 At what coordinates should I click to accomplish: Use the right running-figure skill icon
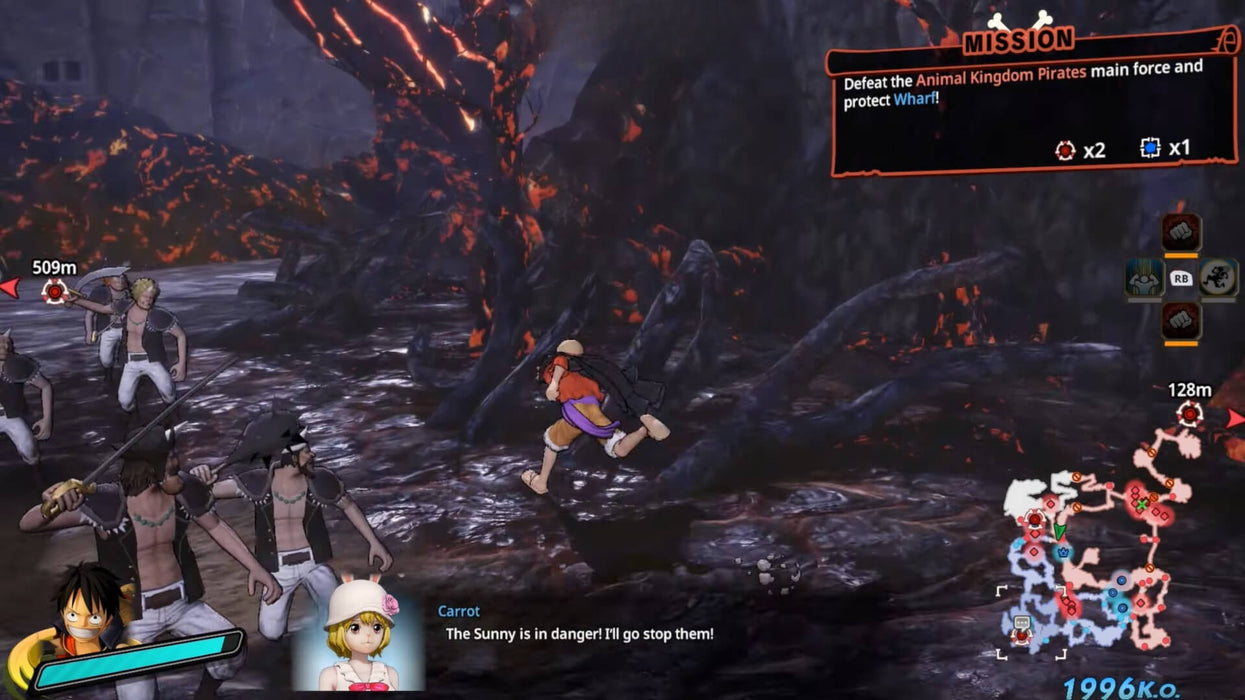tap(1219, 278)
